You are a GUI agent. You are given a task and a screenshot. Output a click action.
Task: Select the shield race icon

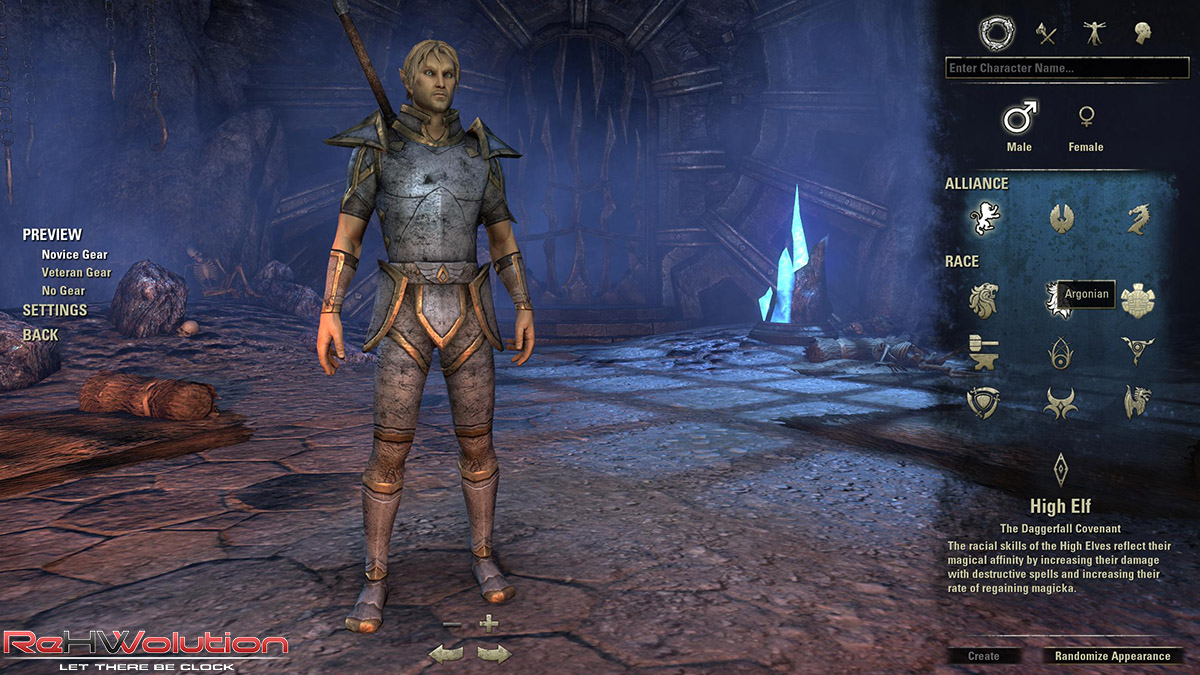[x=984, y=402]
